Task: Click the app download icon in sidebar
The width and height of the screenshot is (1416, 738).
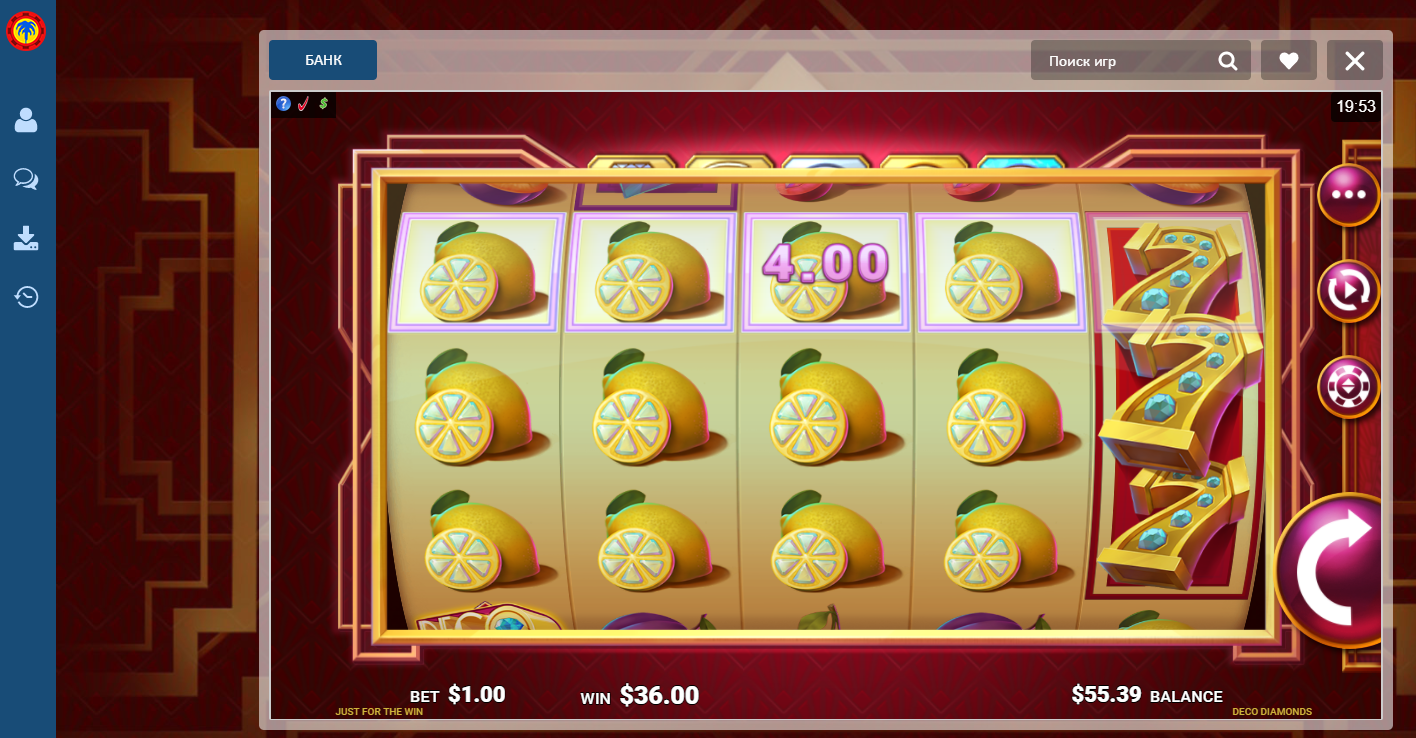Action: point(27,238)
